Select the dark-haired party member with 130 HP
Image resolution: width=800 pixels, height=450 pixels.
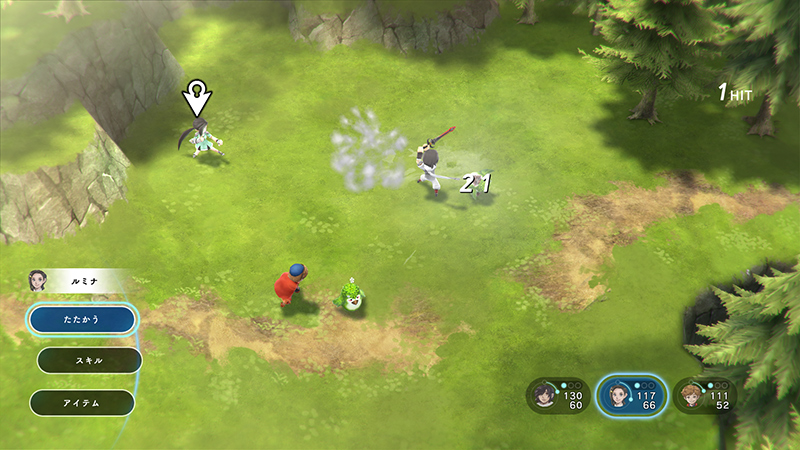click(x=558, y=396)
